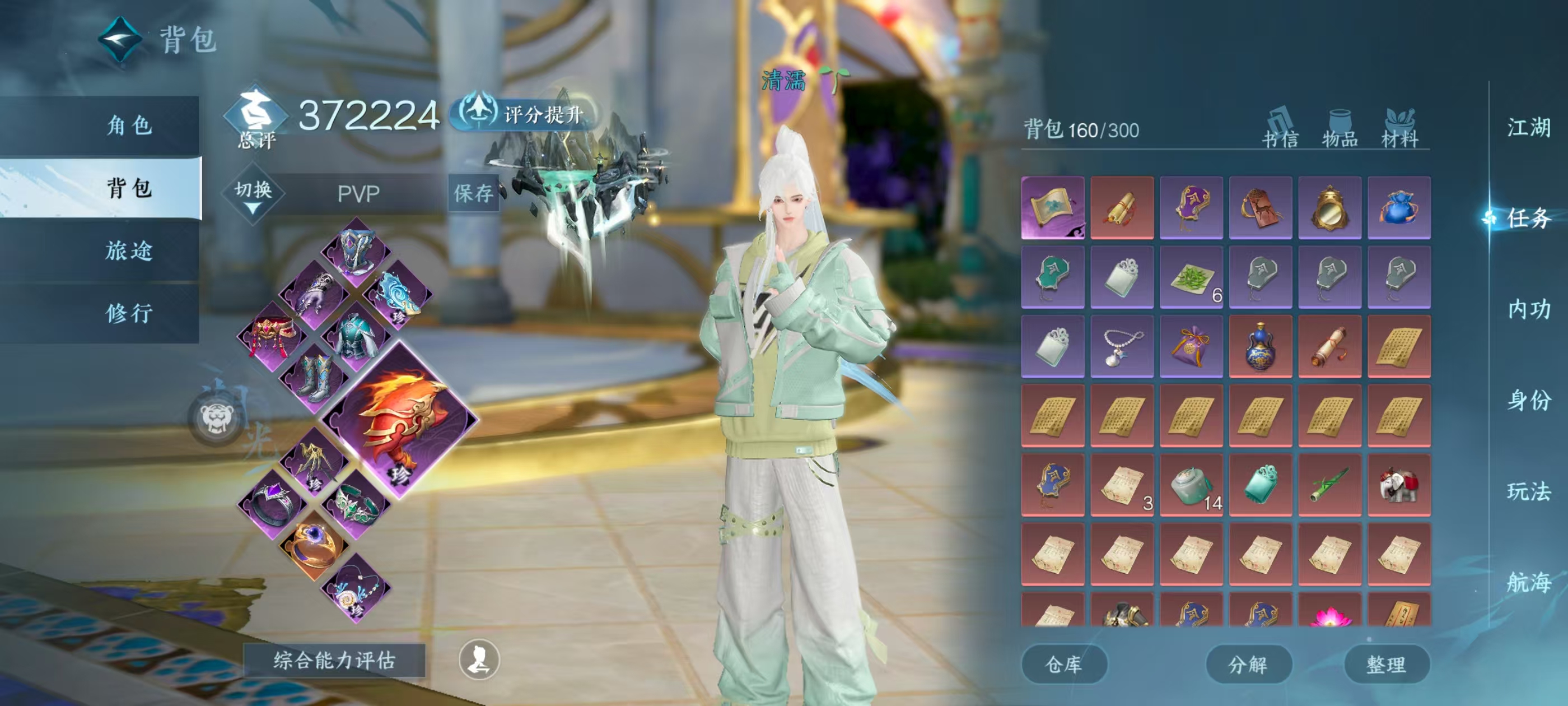Click the back arrow beside 背包 title
The height and width of the screenshot is (706, 1568).
pos(120,40)
